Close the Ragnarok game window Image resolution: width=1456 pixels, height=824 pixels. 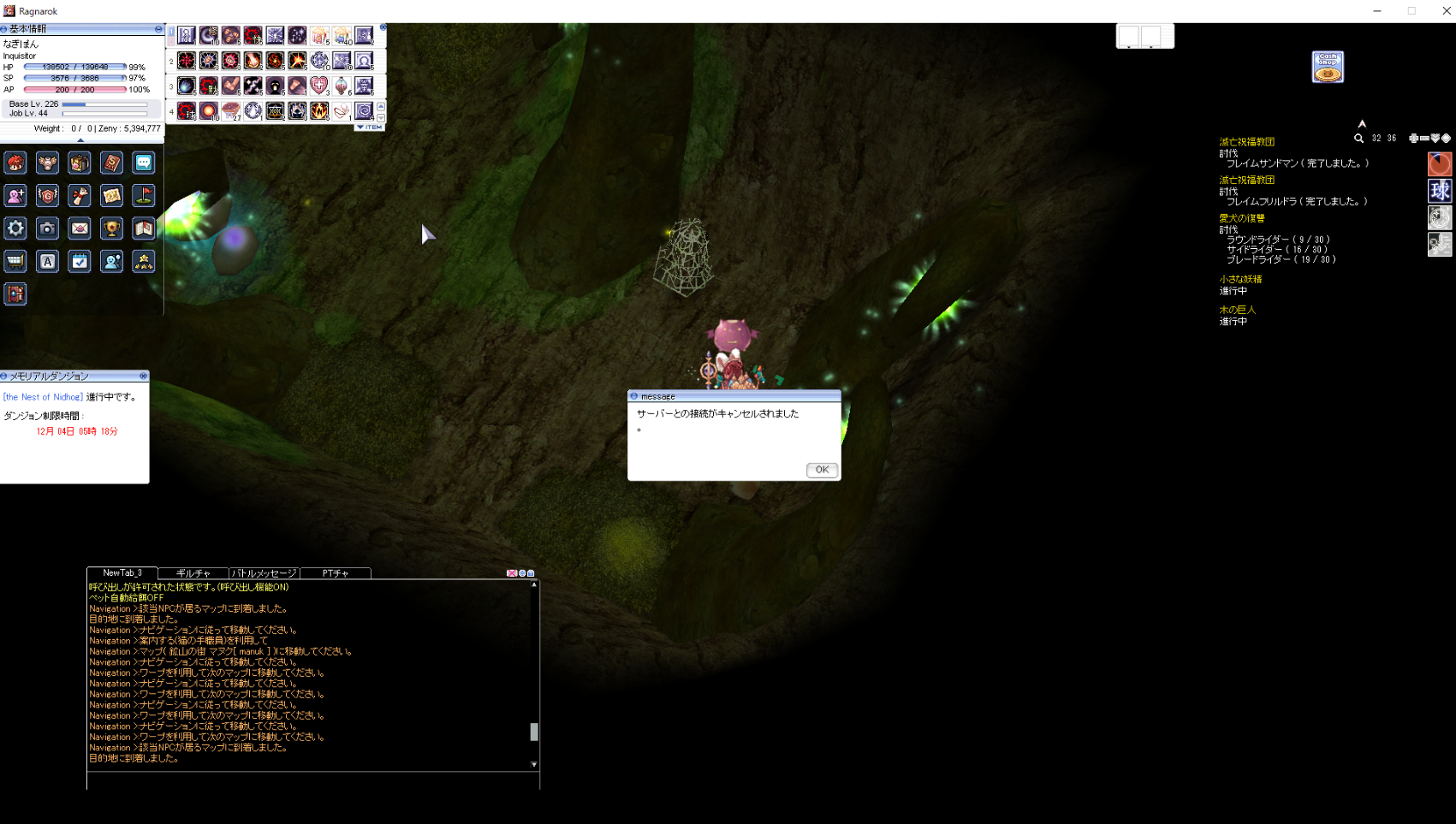pyautogui.click(x=1447, y=11)
